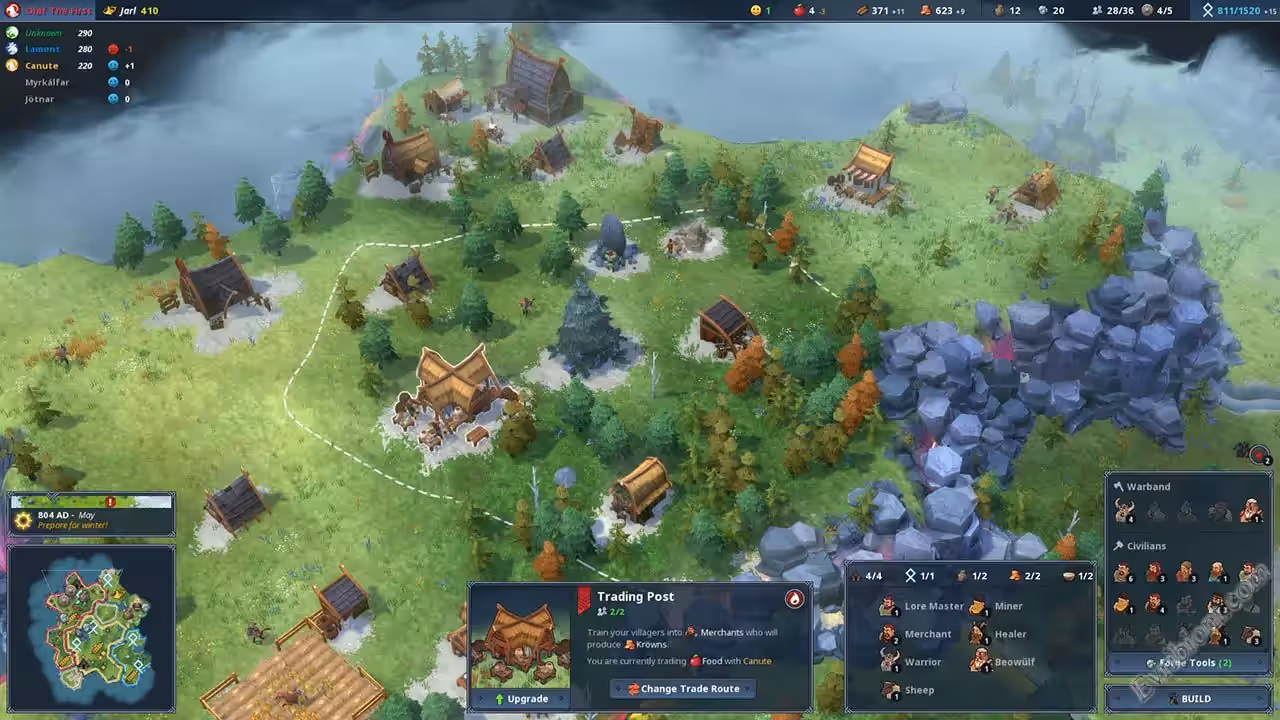Image resolution: width=1280 pixels, height=720 pixels.
Task: Click the flame icon on Trading Post panel
Action: 794,598
